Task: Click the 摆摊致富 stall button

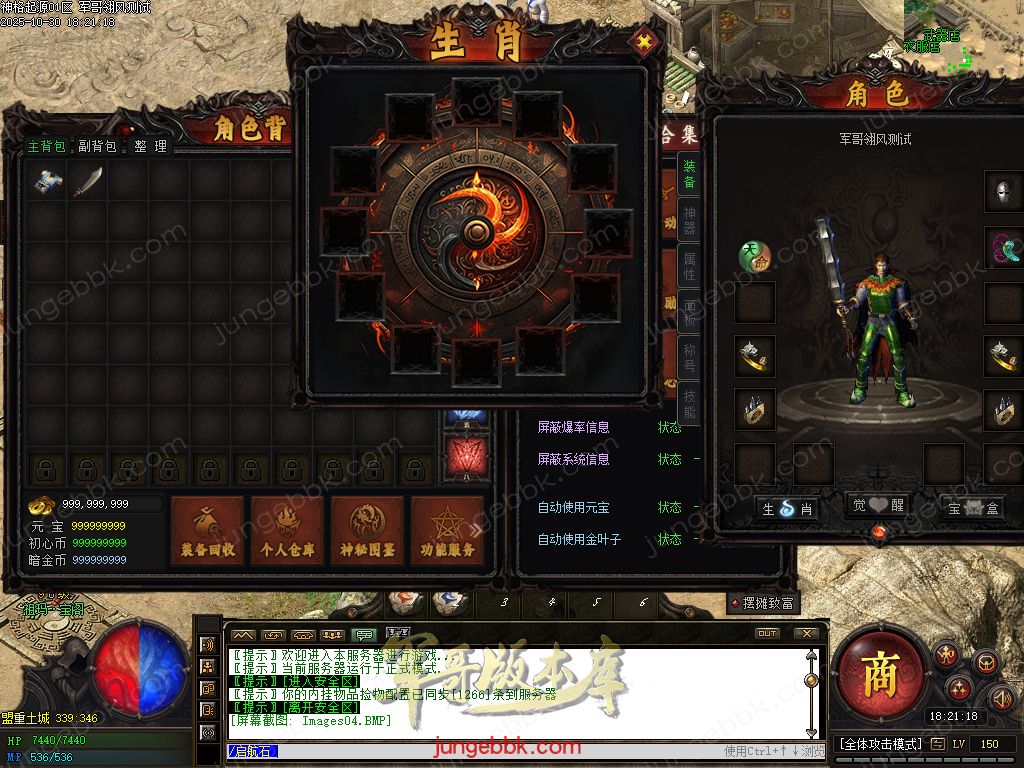Action: [x=764, y=603]
